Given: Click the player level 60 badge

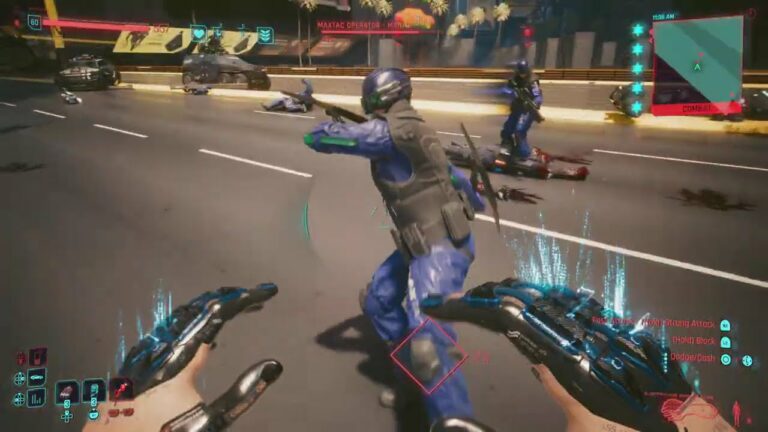Looking at the screenshot, I should click(35, 21).
